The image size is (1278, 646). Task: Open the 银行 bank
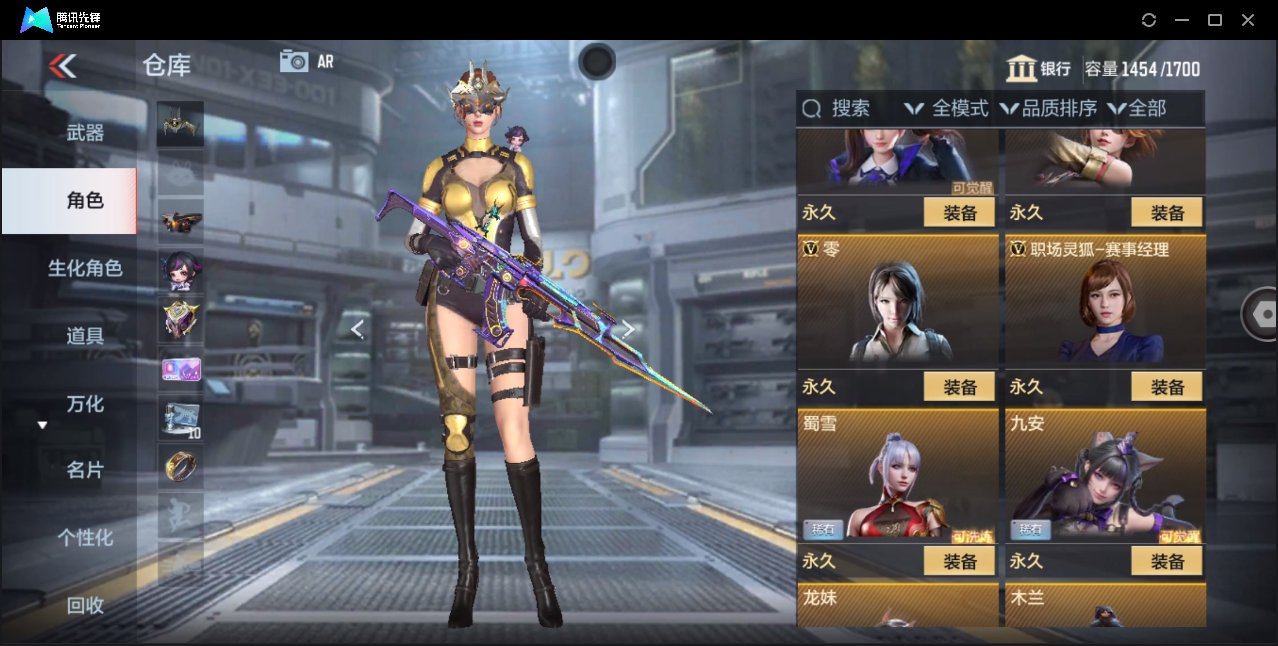[1039, 69]
